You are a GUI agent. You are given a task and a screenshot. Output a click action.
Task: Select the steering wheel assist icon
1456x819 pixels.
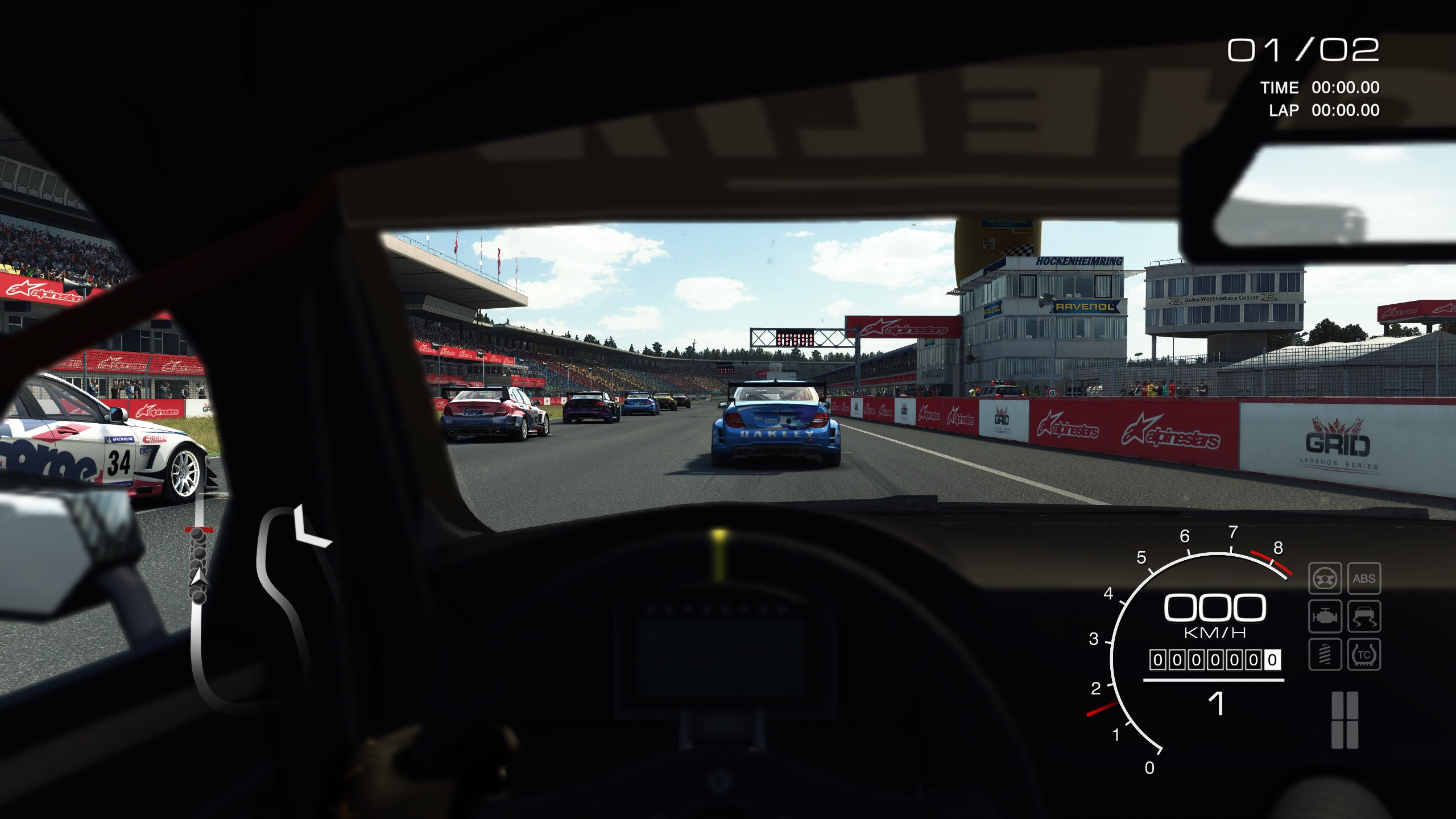pos(1325,579)
